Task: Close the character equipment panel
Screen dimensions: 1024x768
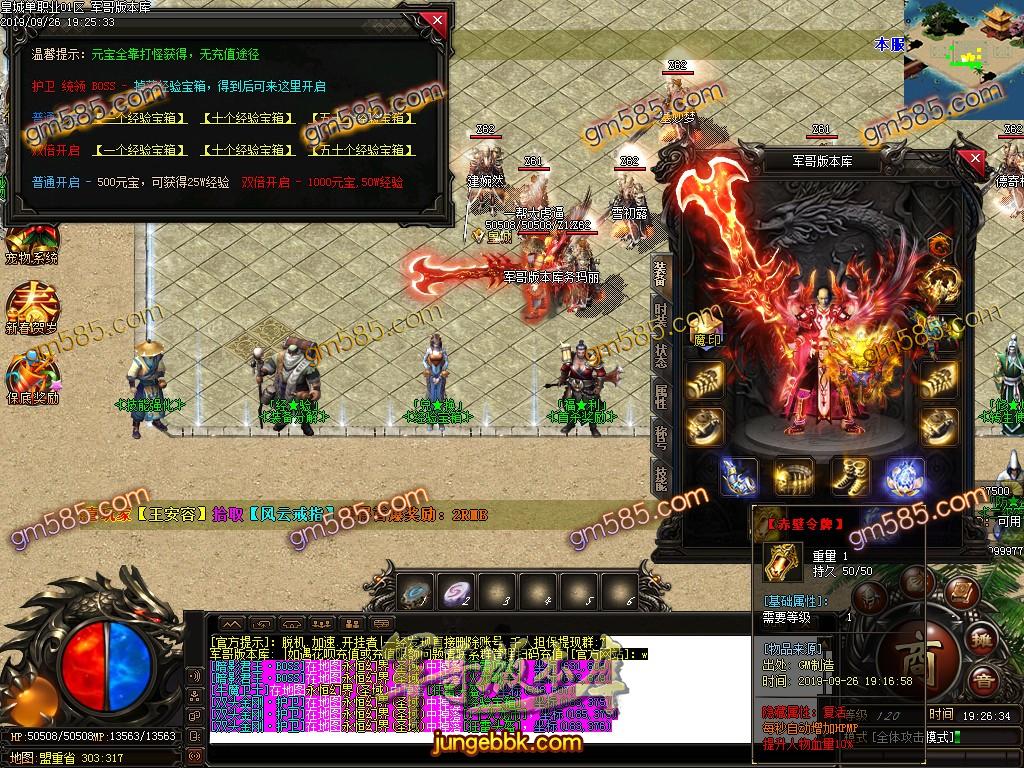Action: click(x=976, y=159)
